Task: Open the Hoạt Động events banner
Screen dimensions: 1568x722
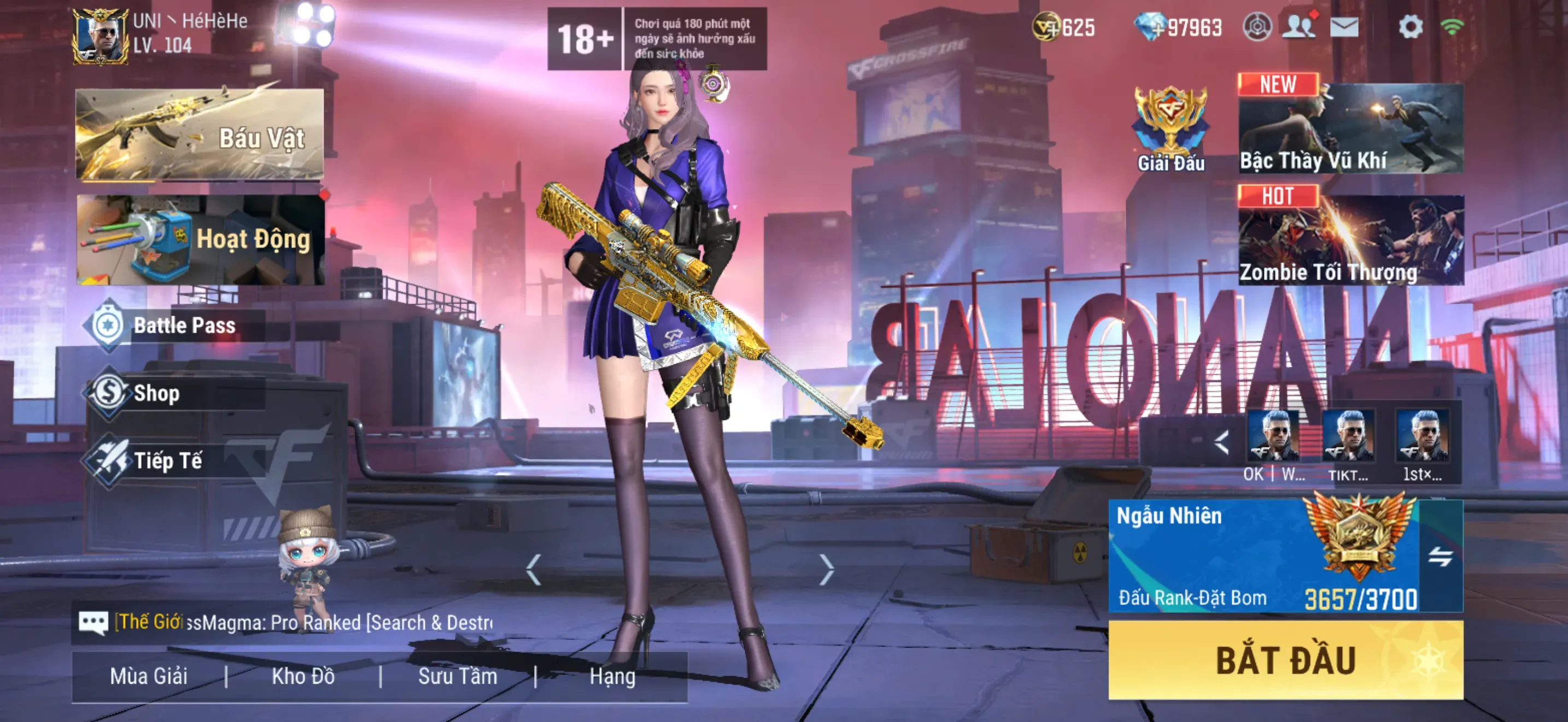Action: 201,239
